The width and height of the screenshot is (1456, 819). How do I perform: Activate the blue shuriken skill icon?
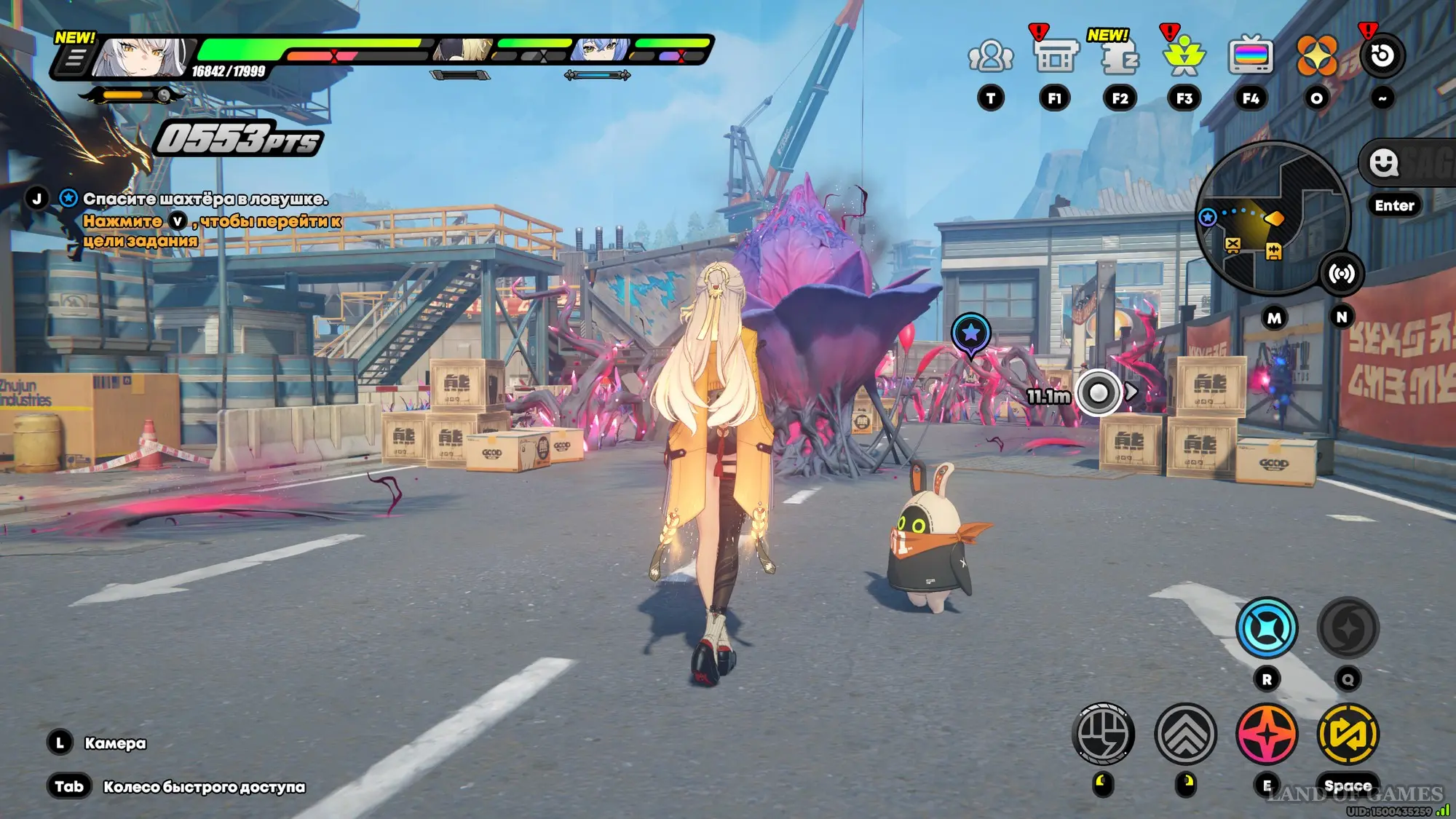[x=1267, y=628]
